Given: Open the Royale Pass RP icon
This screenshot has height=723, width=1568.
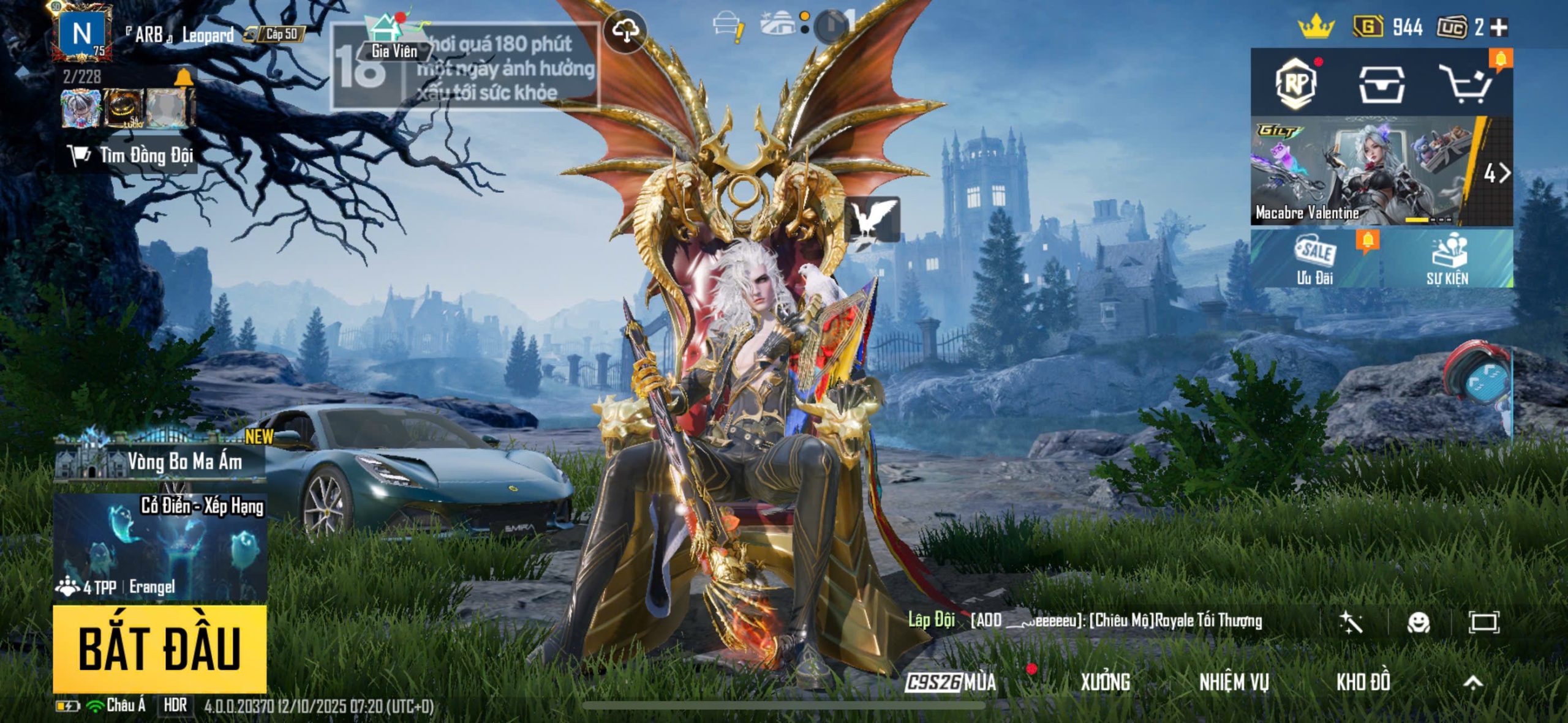Looking at the screenshot, I should tap(1297, 83).
